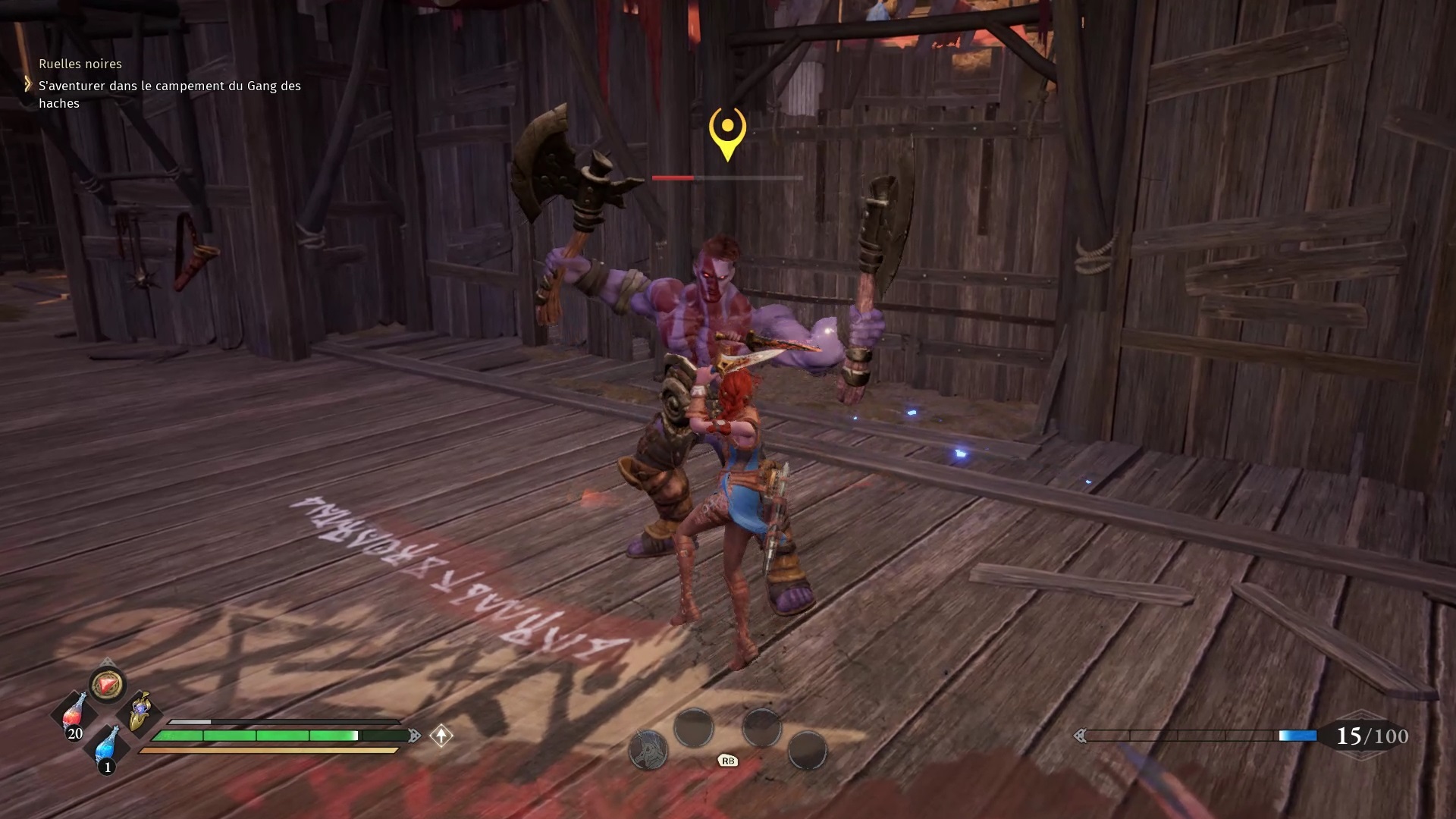Click the white arrow diamond icon
This screenshot has width=1456, height=819.
coord(441,736)
